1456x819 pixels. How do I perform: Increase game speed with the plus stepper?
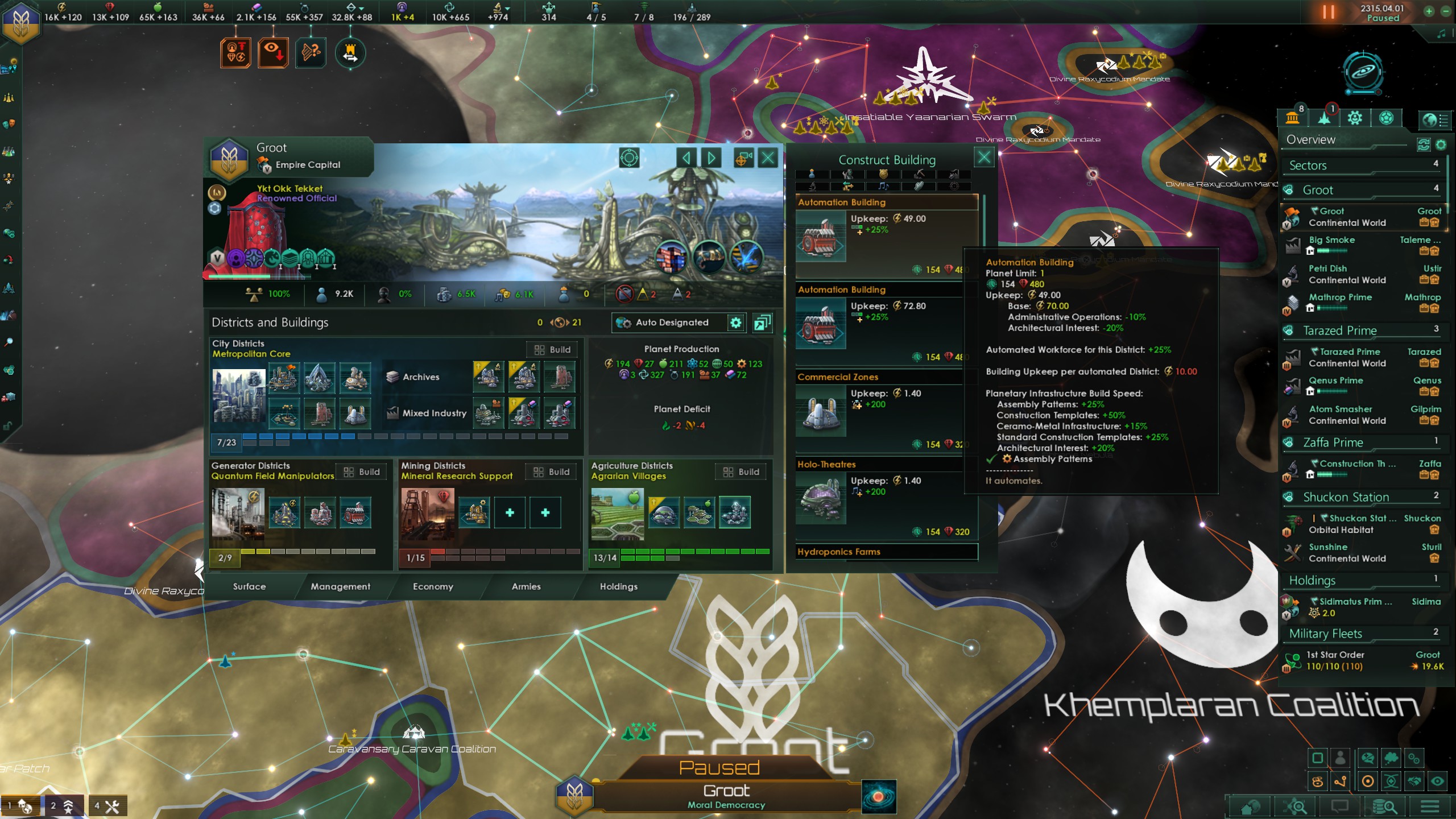tap(1429, 11)
